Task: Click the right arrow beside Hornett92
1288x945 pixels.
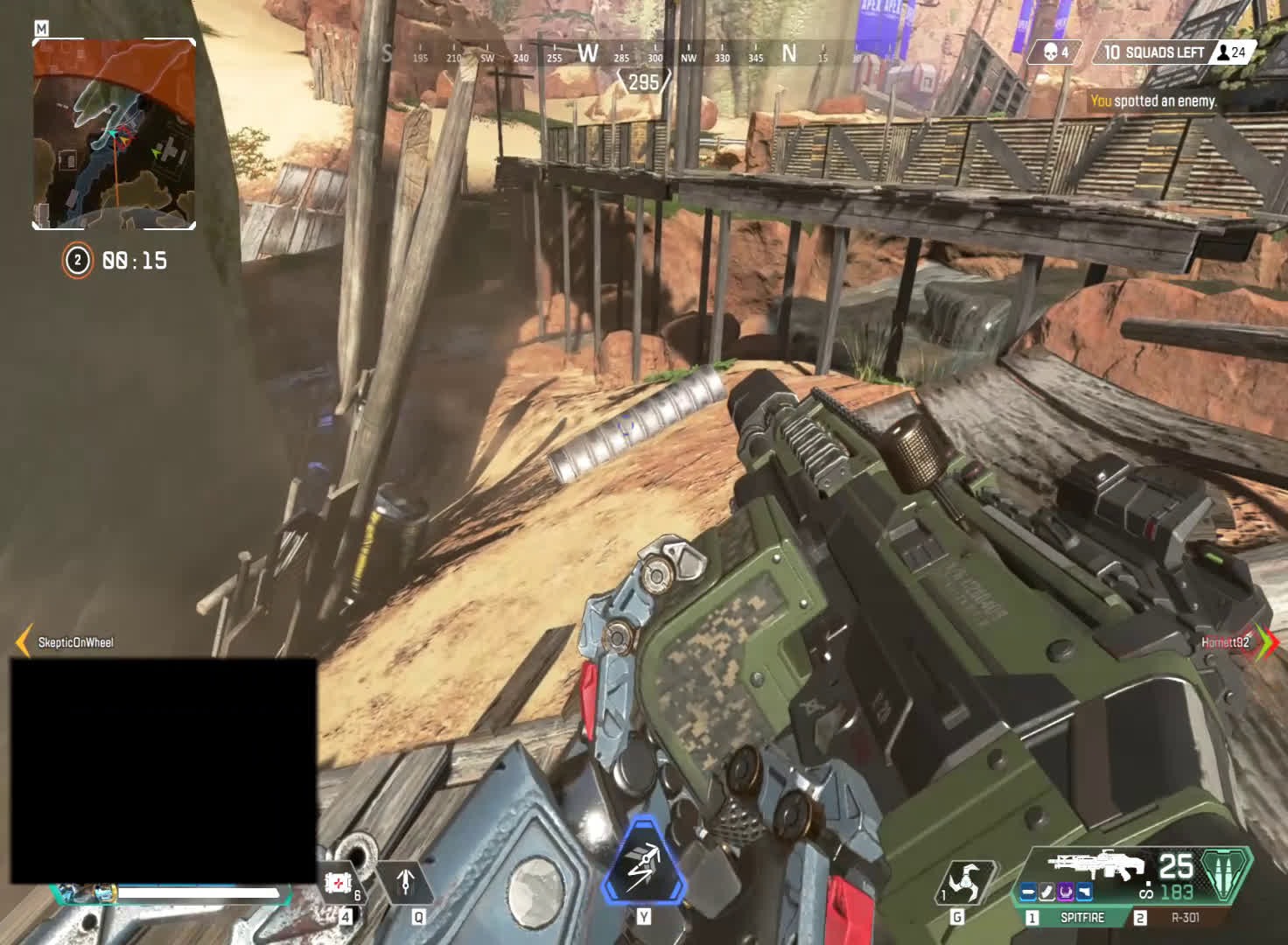Action: tap(1265, 641)
